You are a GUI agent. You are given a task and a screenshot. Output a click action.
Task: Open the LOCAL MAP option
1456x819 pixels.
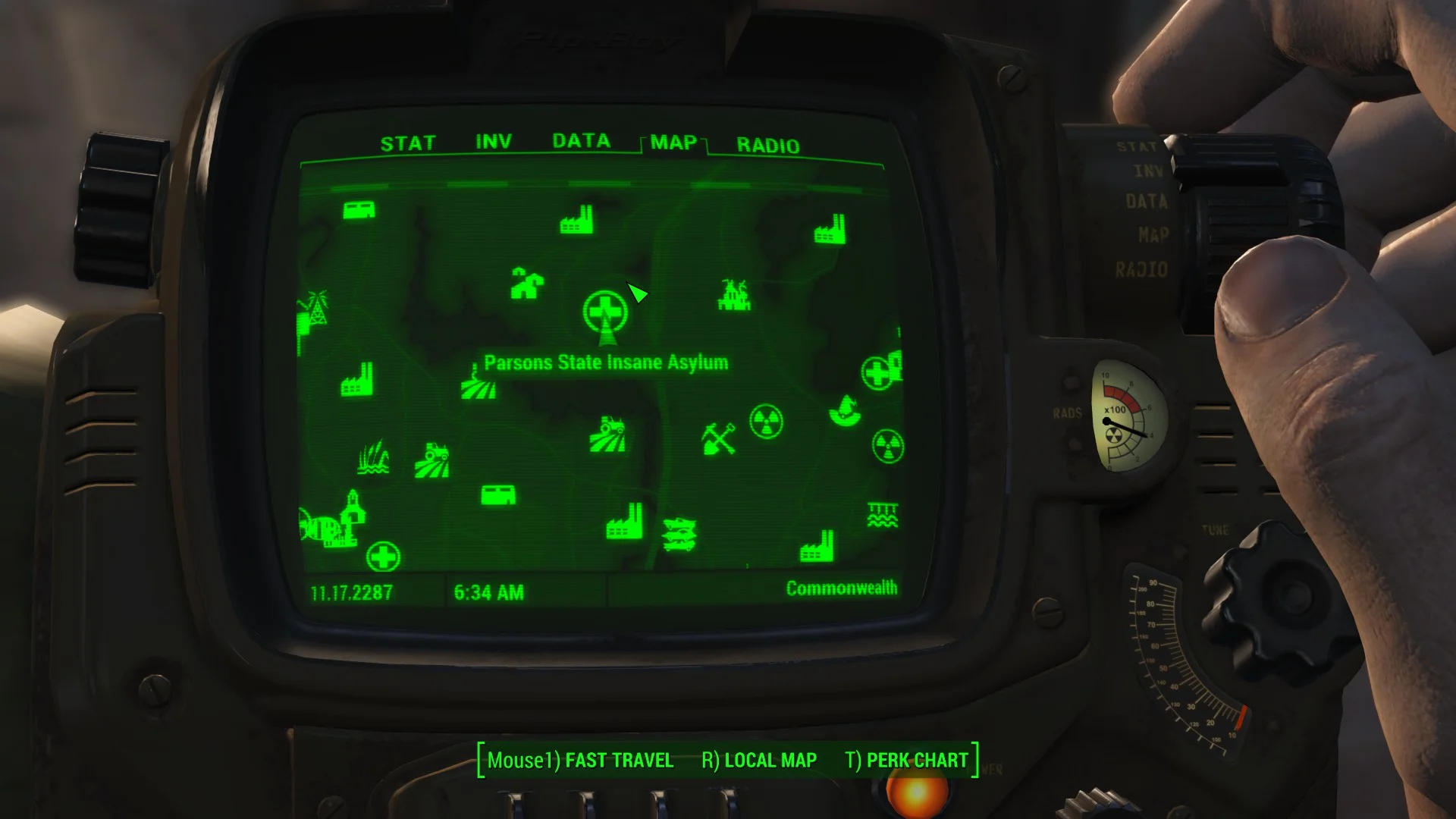tap(770, 760)
